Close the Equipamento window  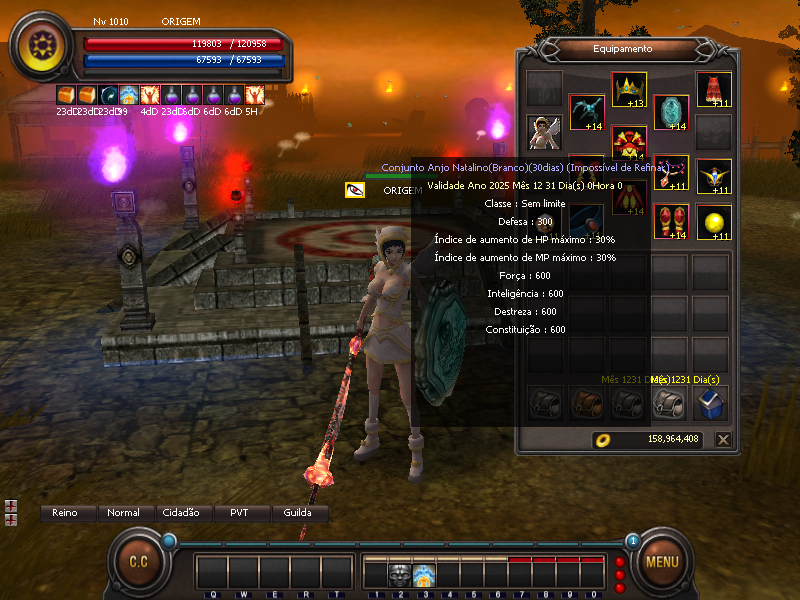723,439
